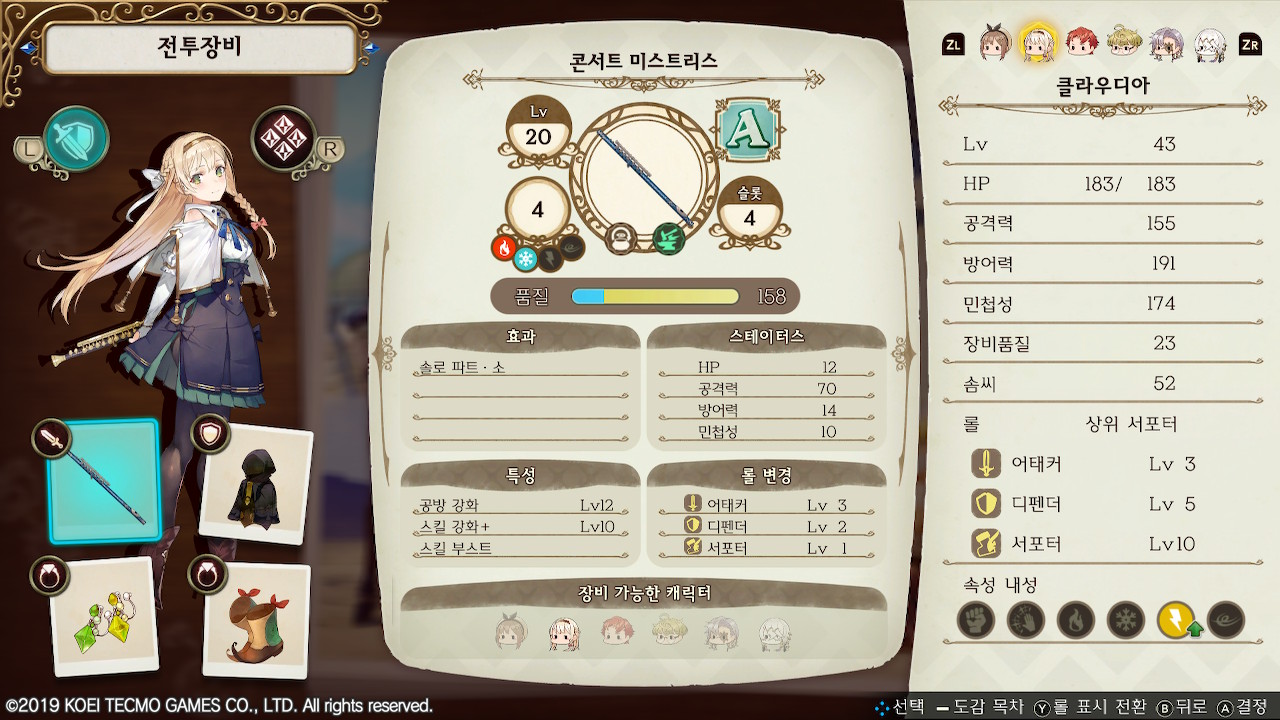
Task: Click the 솔로 파트 · 소 effect row
Action: coord(520,368)
